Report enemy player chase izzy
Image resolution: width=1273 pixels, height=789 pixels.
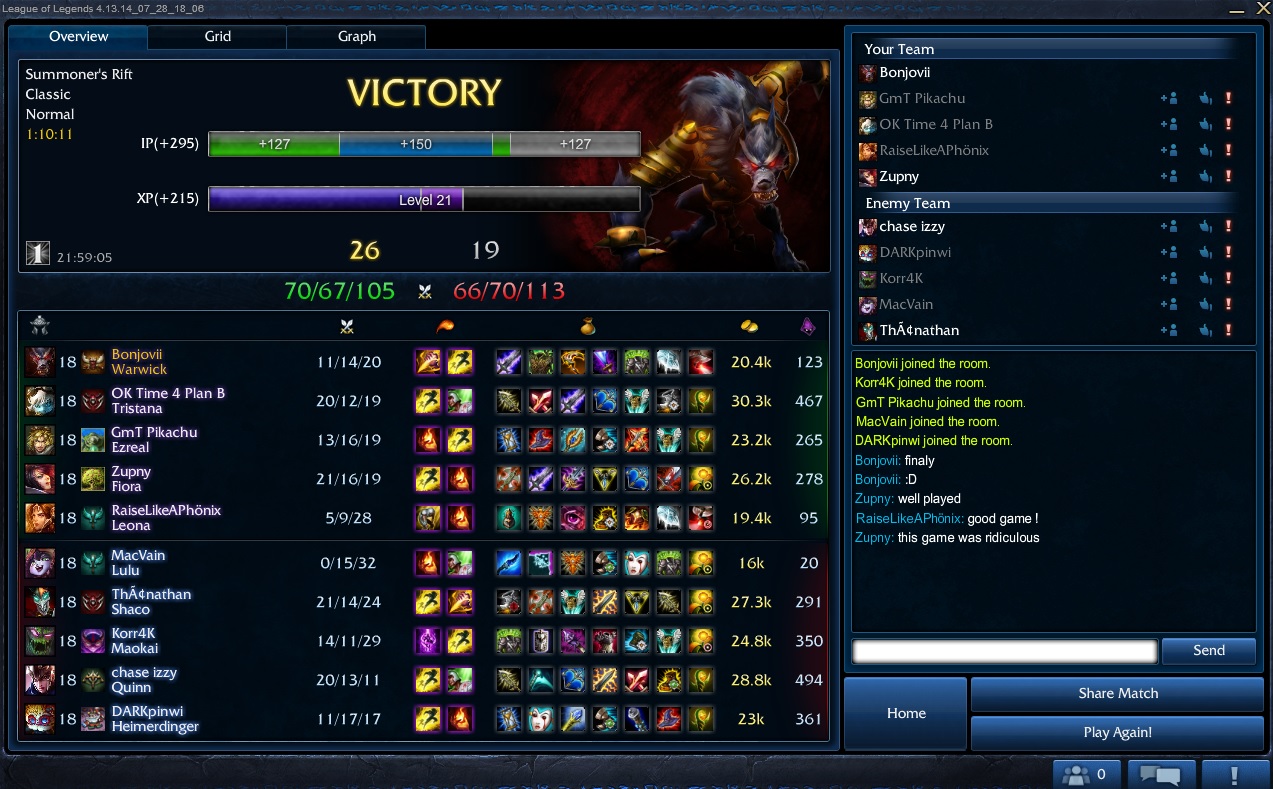coord(1228,226)
